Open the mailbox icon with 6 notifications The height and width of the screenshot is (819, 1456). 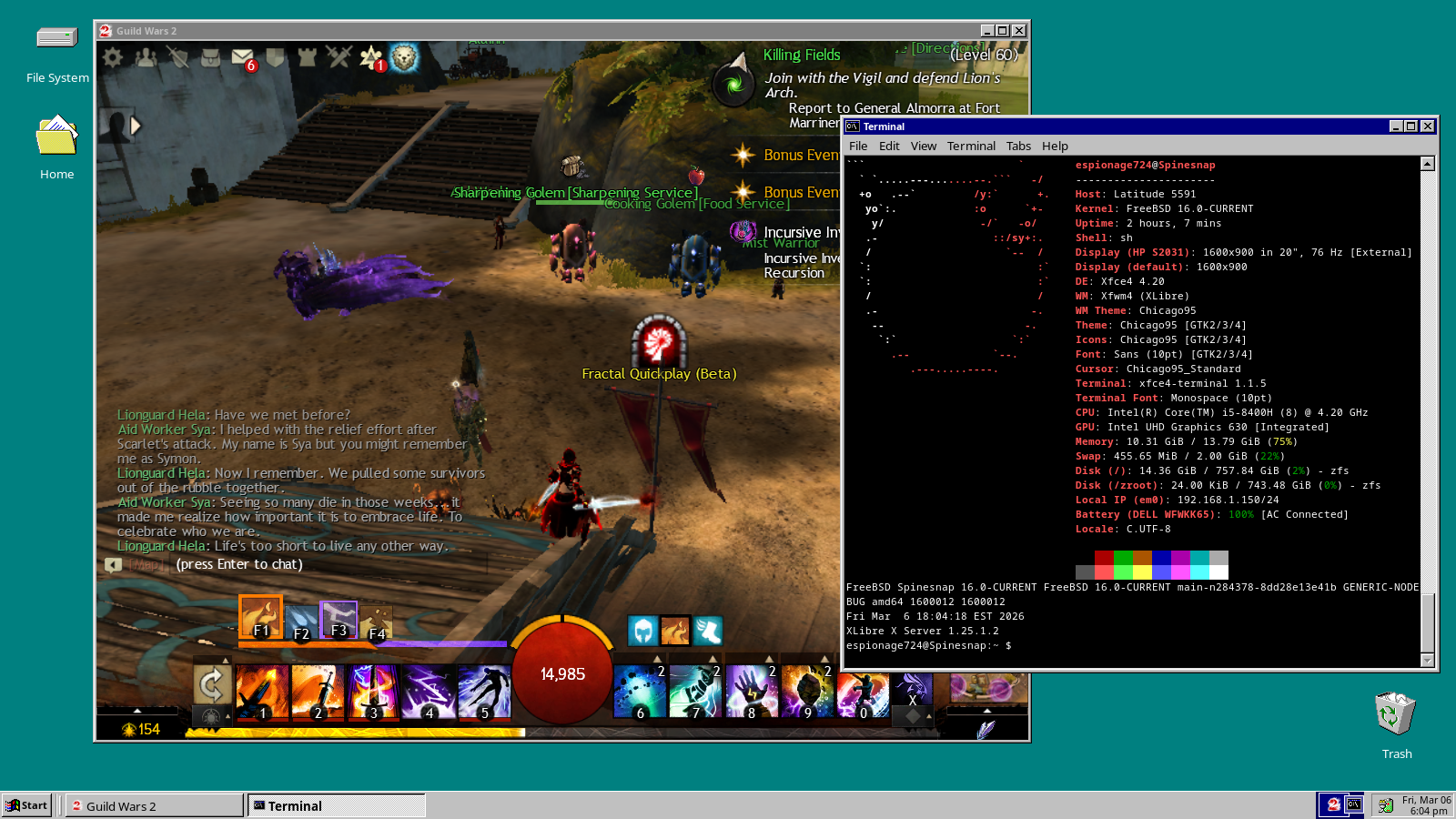(x=240, y=57)
